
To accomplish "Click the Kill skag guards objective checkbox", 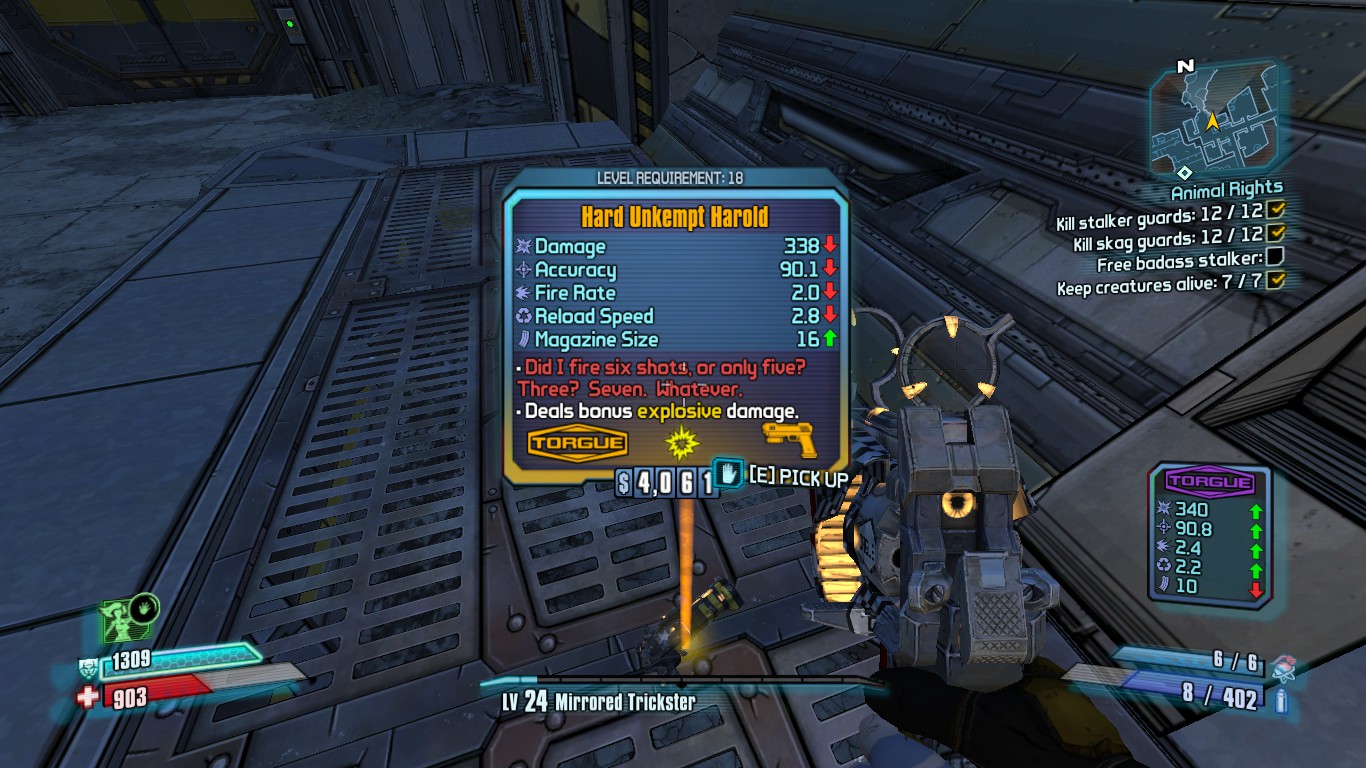I will (1275, 234).
